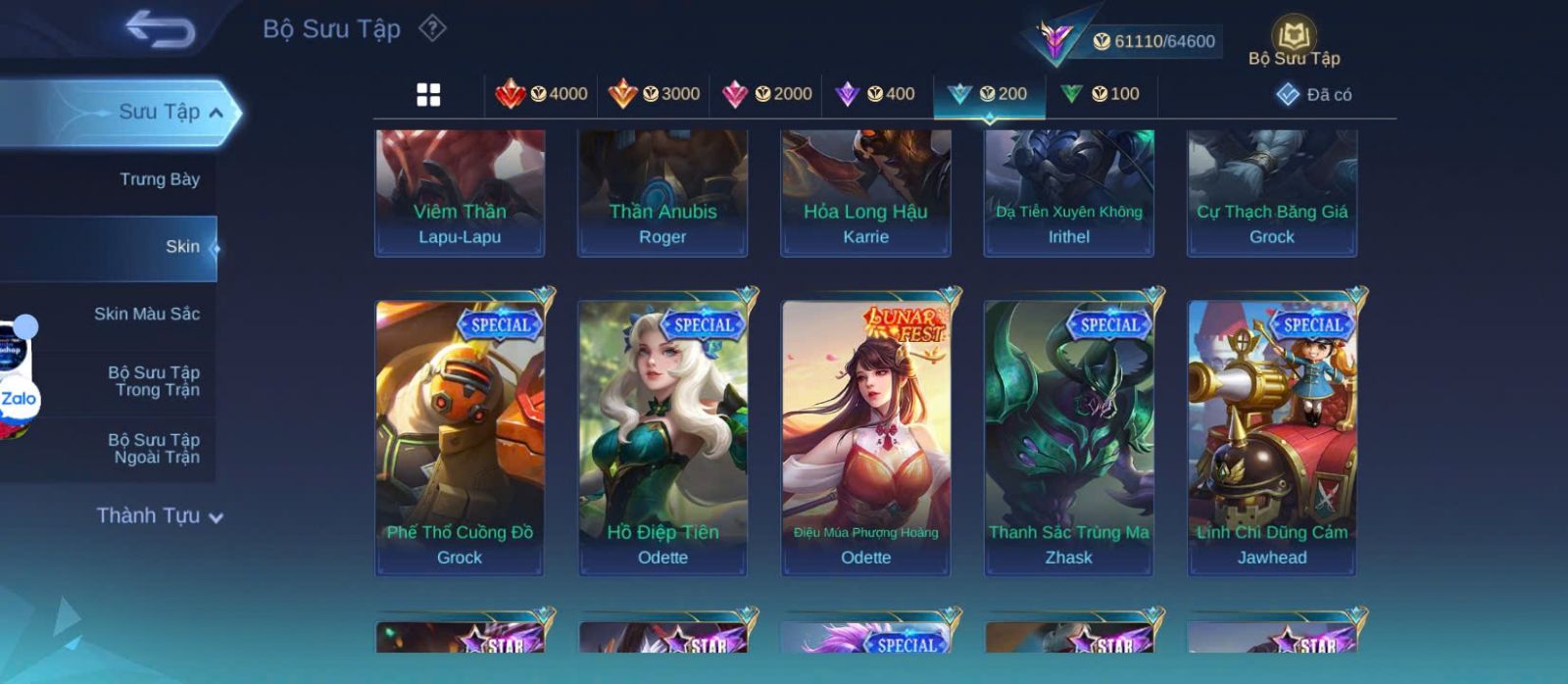Select Grock's Phế Thổ Cuồng Đồ skin
Screen dimensions: 1568x684
(460, 436)
